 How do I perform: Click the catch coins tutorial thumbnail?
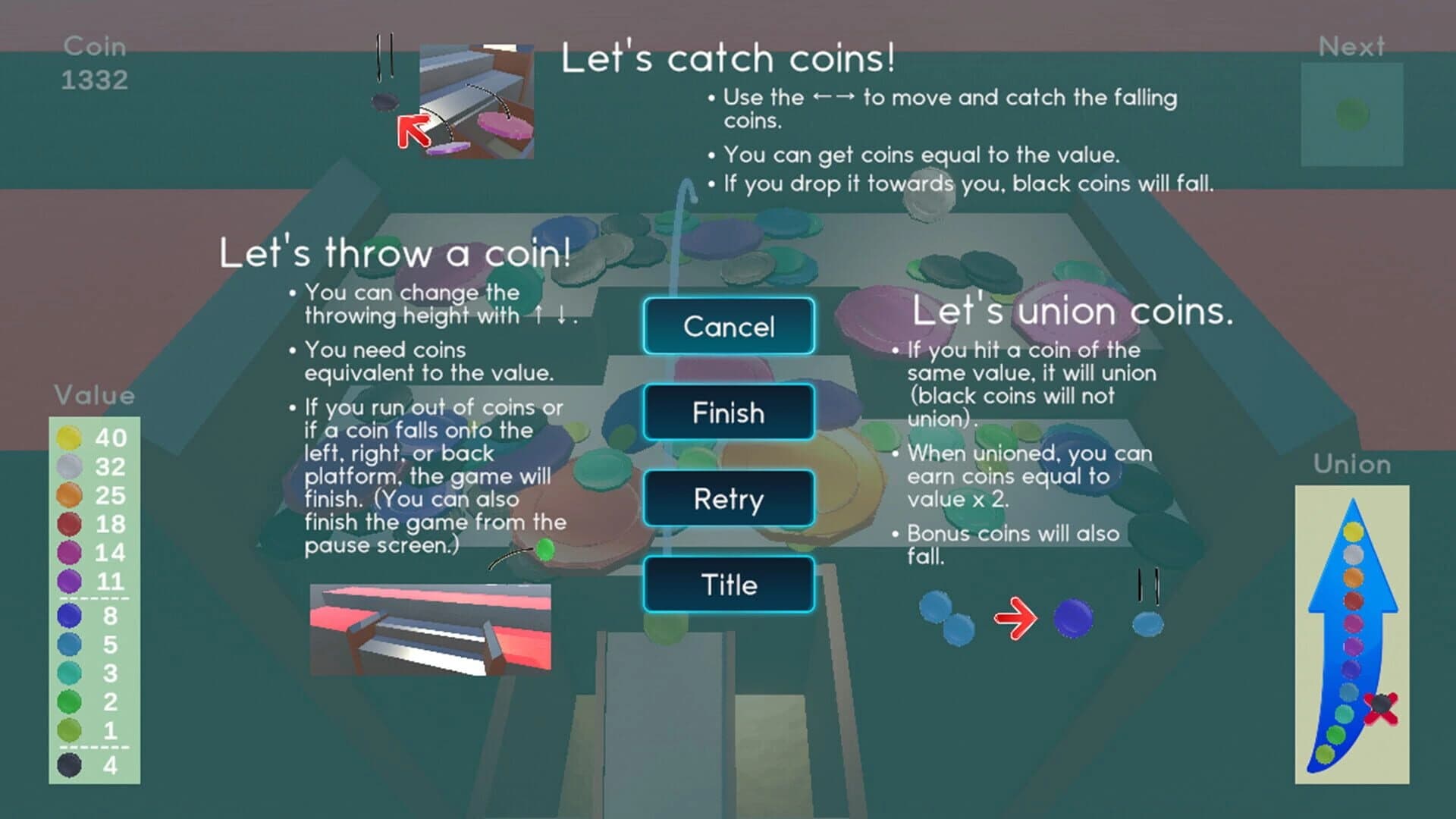point(479,102)
